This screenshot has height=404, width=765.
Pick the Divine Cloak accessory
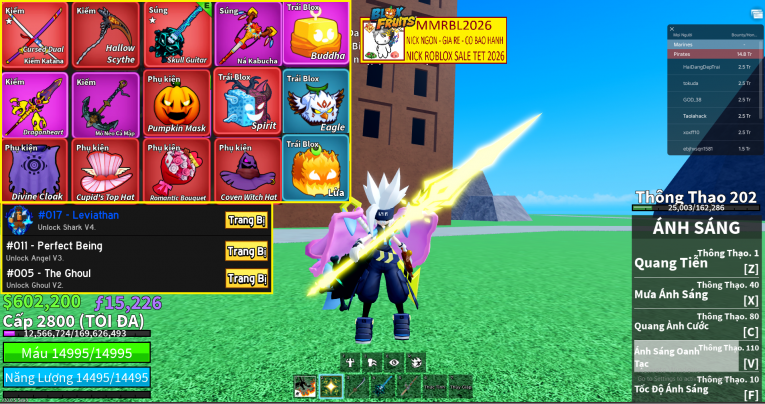(35, 170)
